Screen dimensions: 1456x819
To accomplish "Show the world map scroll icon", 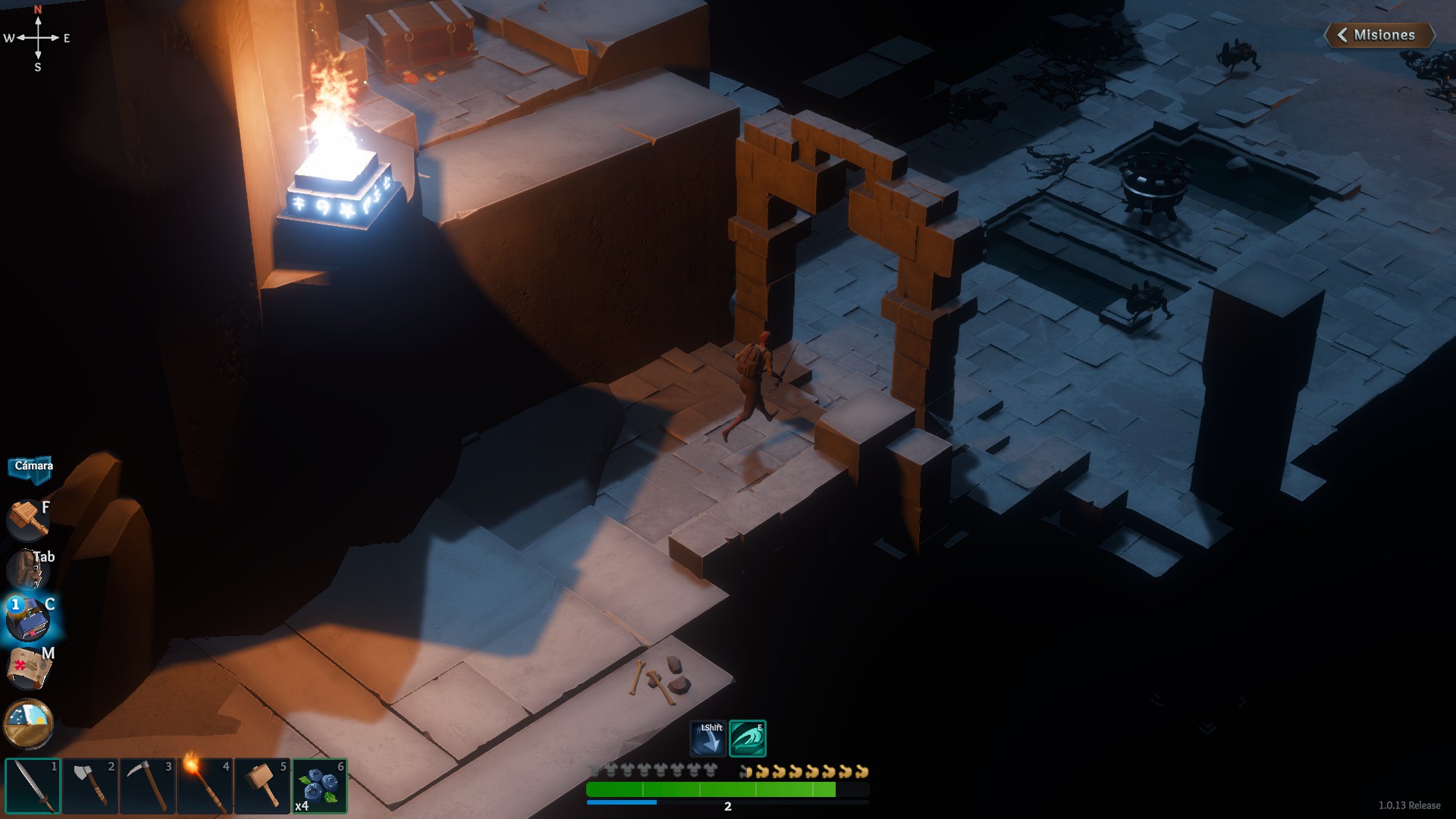I will [28, 669].
